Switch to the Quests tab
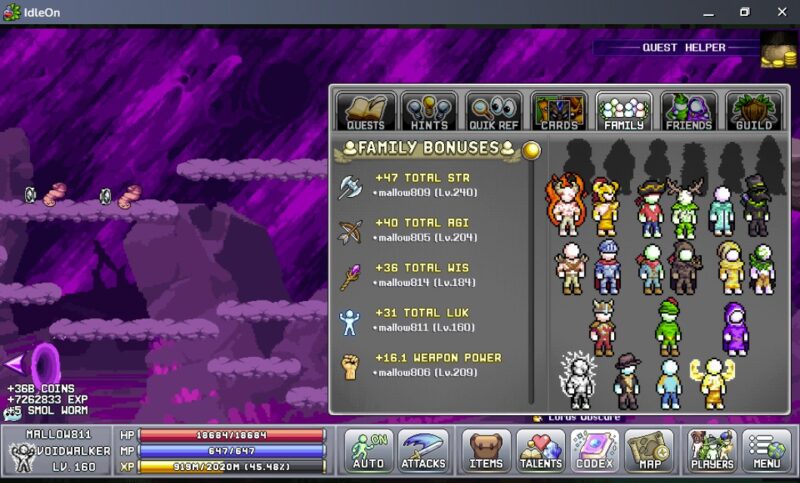The width and height of the screenshot is (800, 483). pos(365,112)
